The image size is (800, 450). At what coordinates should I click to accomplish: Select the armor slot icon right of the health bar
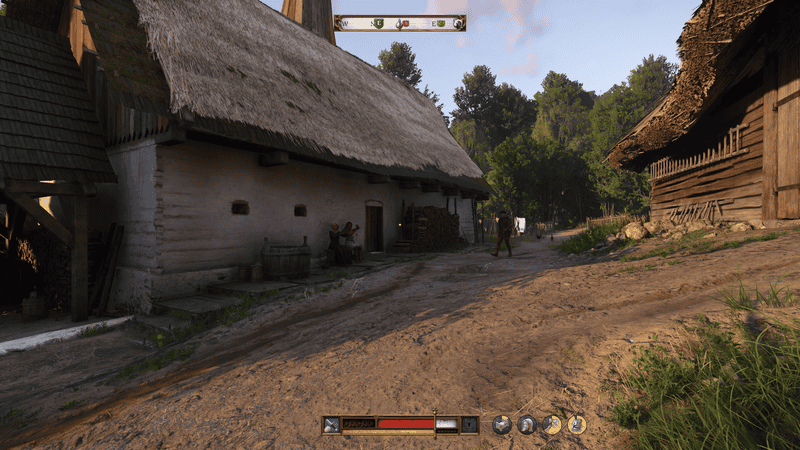[469, 424]
